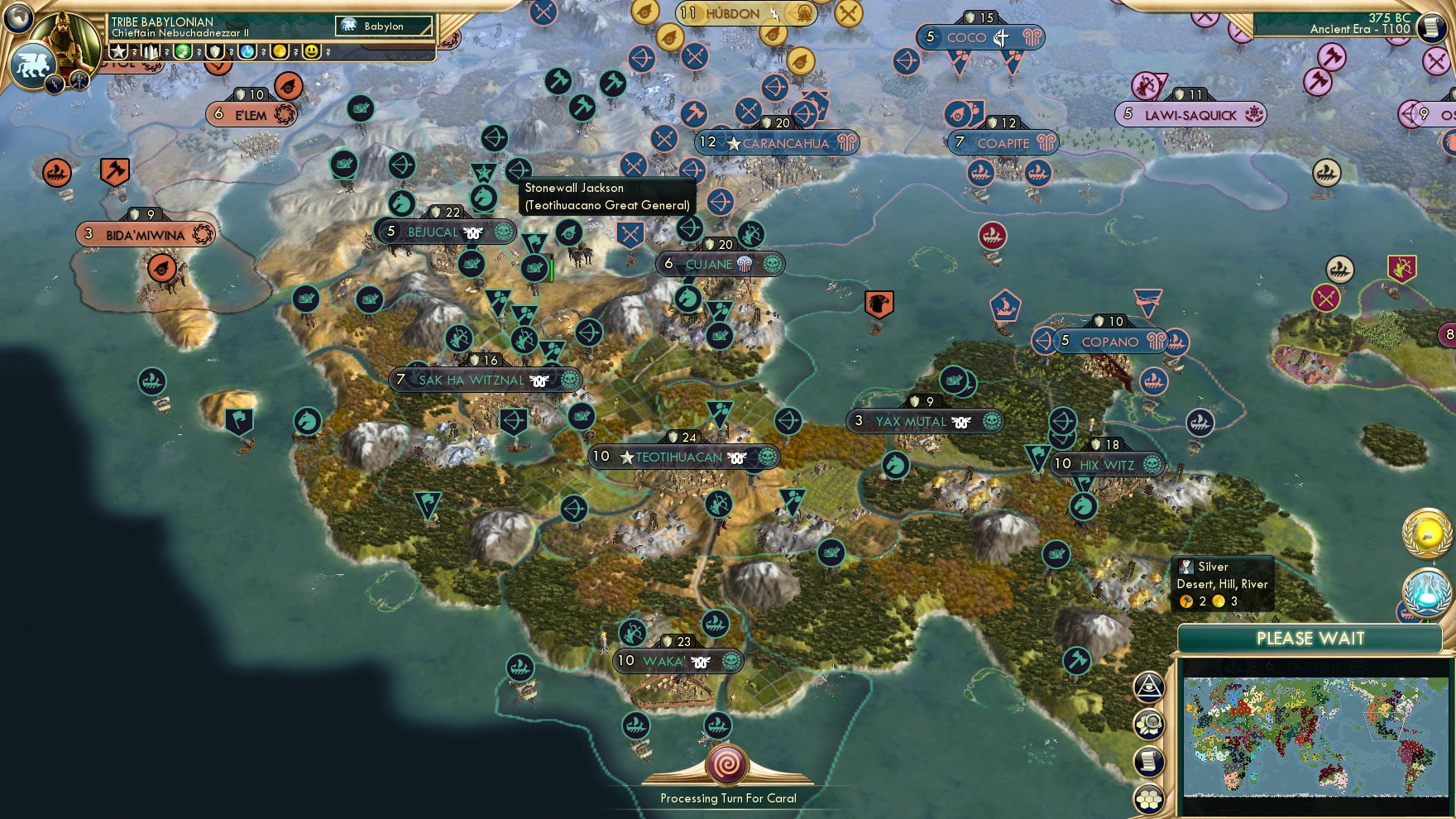Screen dimensions: 1456x819
Task: Click the happiness smiley in the resource bar
Action: pyautogui.click(x=313, y=51)
